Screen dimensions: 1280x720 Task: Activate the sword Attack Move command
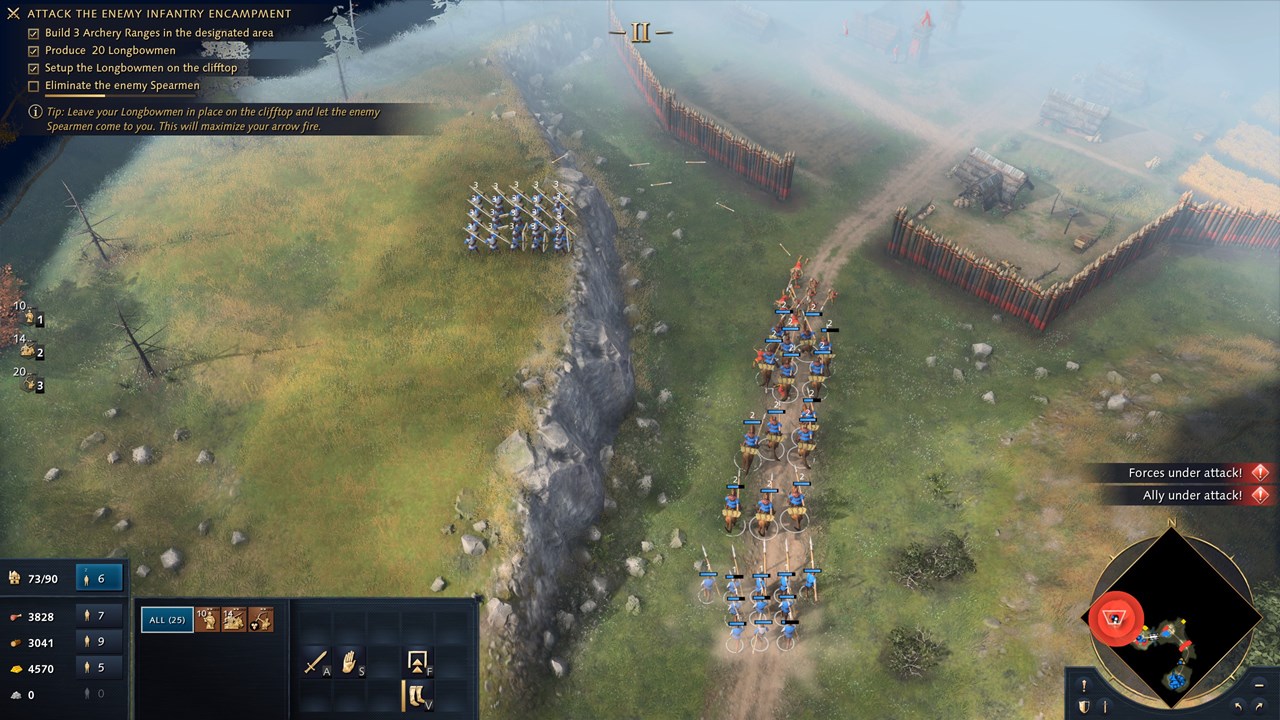[316, 662]
